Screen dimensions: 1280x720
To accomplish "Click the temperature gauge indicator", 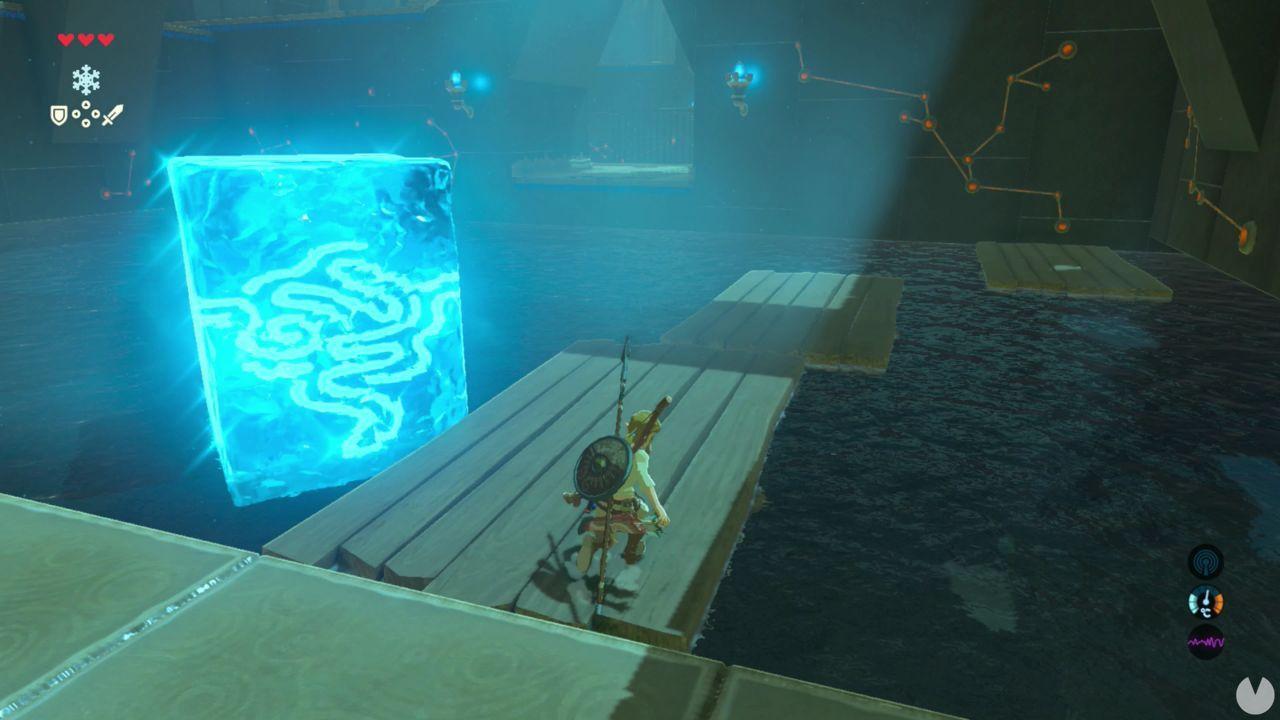I will tap(1204, 600).
